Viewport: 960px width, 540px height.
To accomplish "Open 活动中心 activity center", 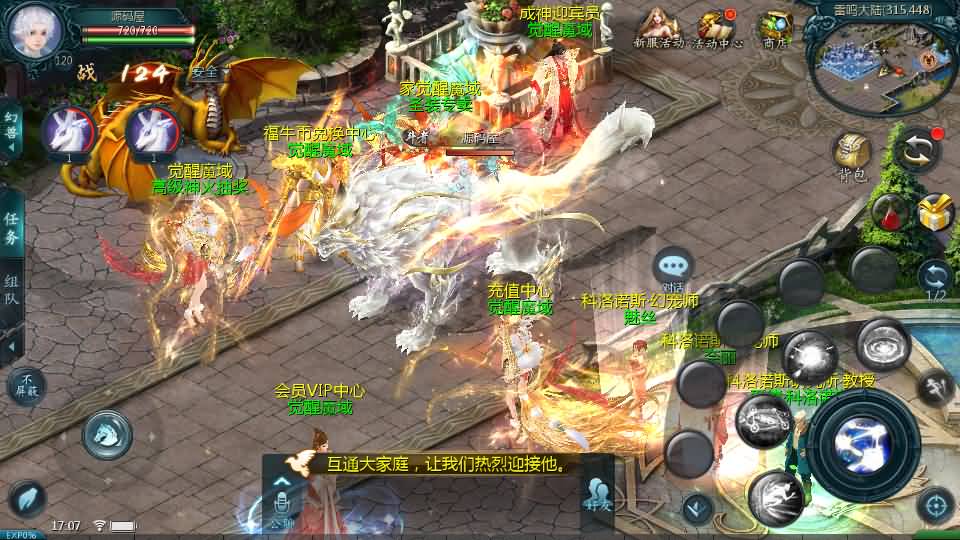I will click(716, 27).
